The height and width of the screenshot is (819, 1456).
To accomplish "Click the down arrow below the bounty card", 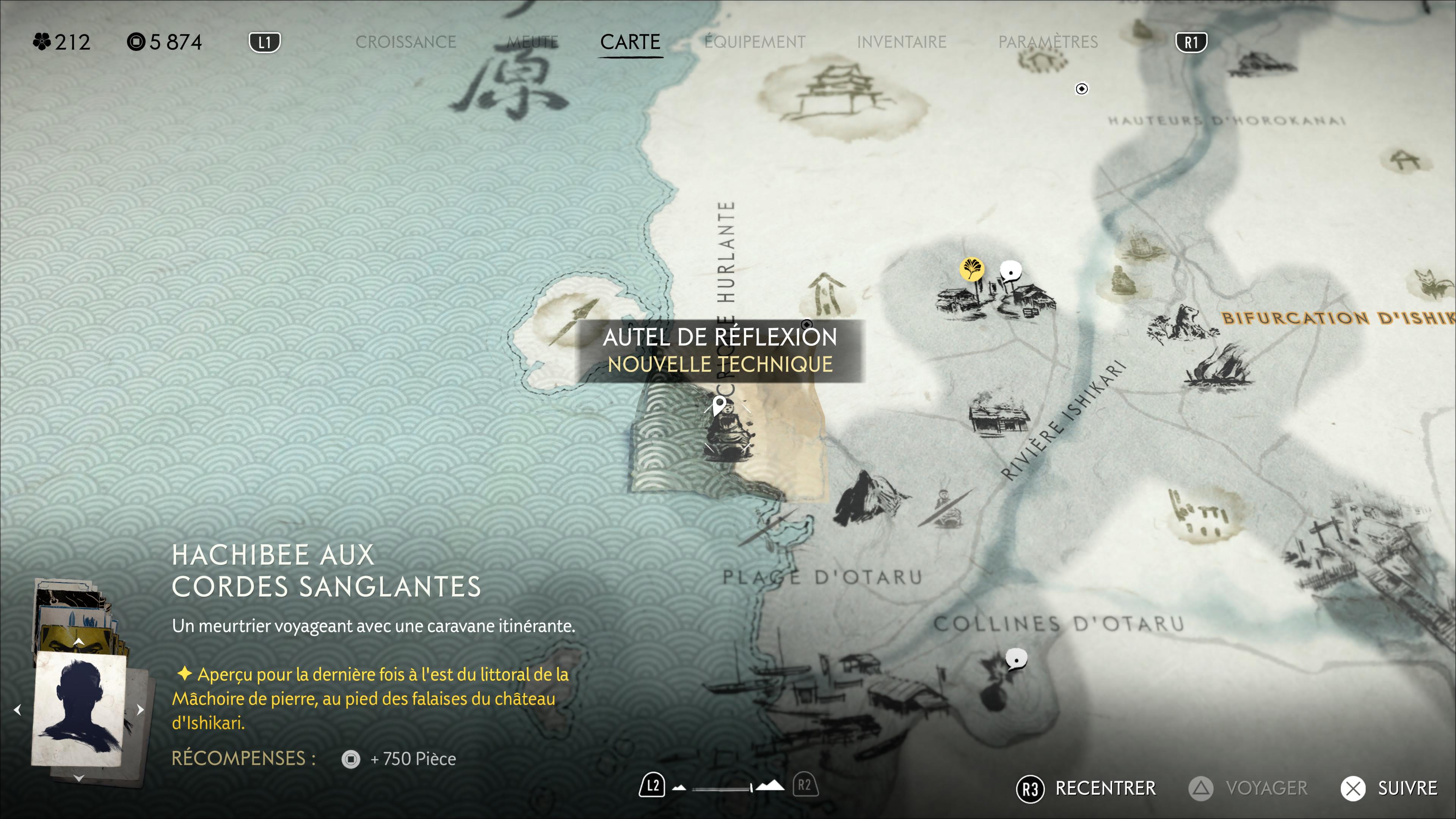I will [78, 779].
